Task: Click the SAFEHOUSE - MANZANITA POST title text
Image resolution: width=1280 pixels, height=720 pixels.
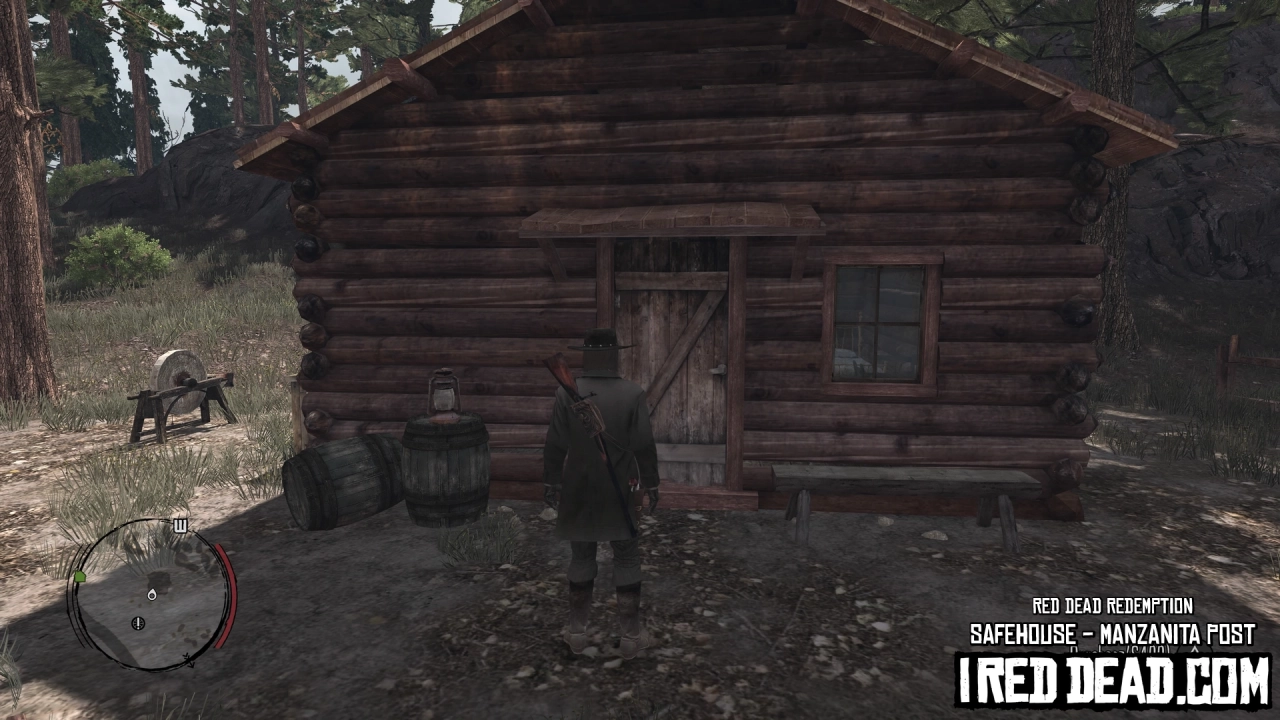Action: pos(1108,632)
